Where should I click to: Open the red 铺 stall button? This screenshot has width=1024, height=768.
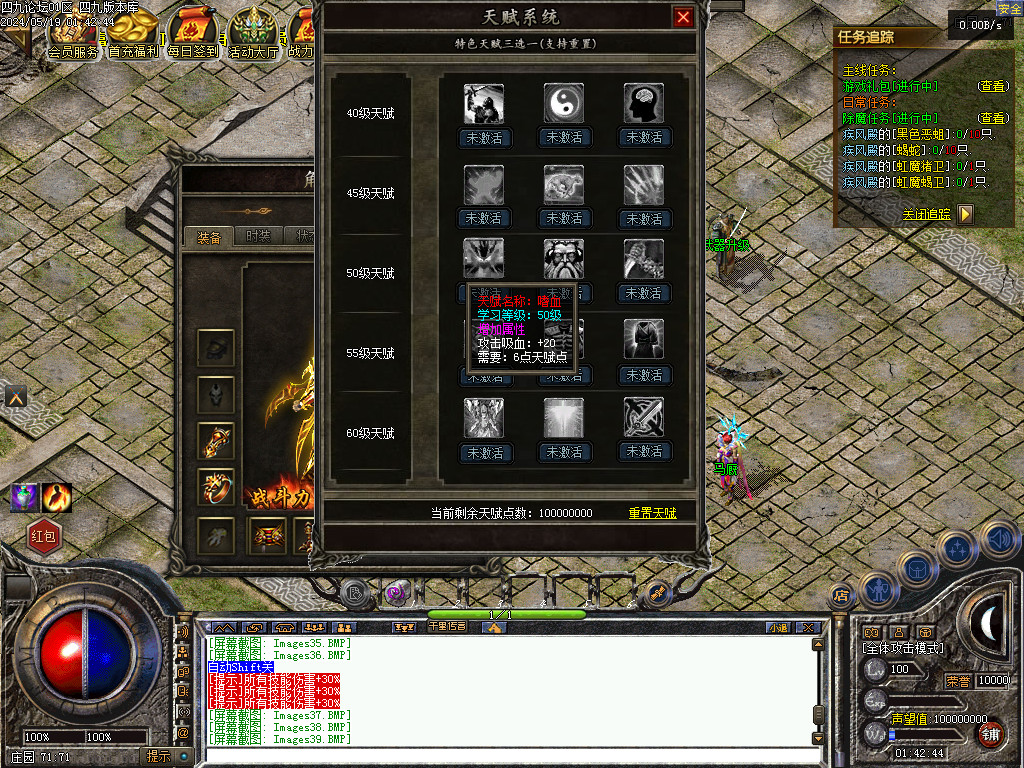(989, 733)
